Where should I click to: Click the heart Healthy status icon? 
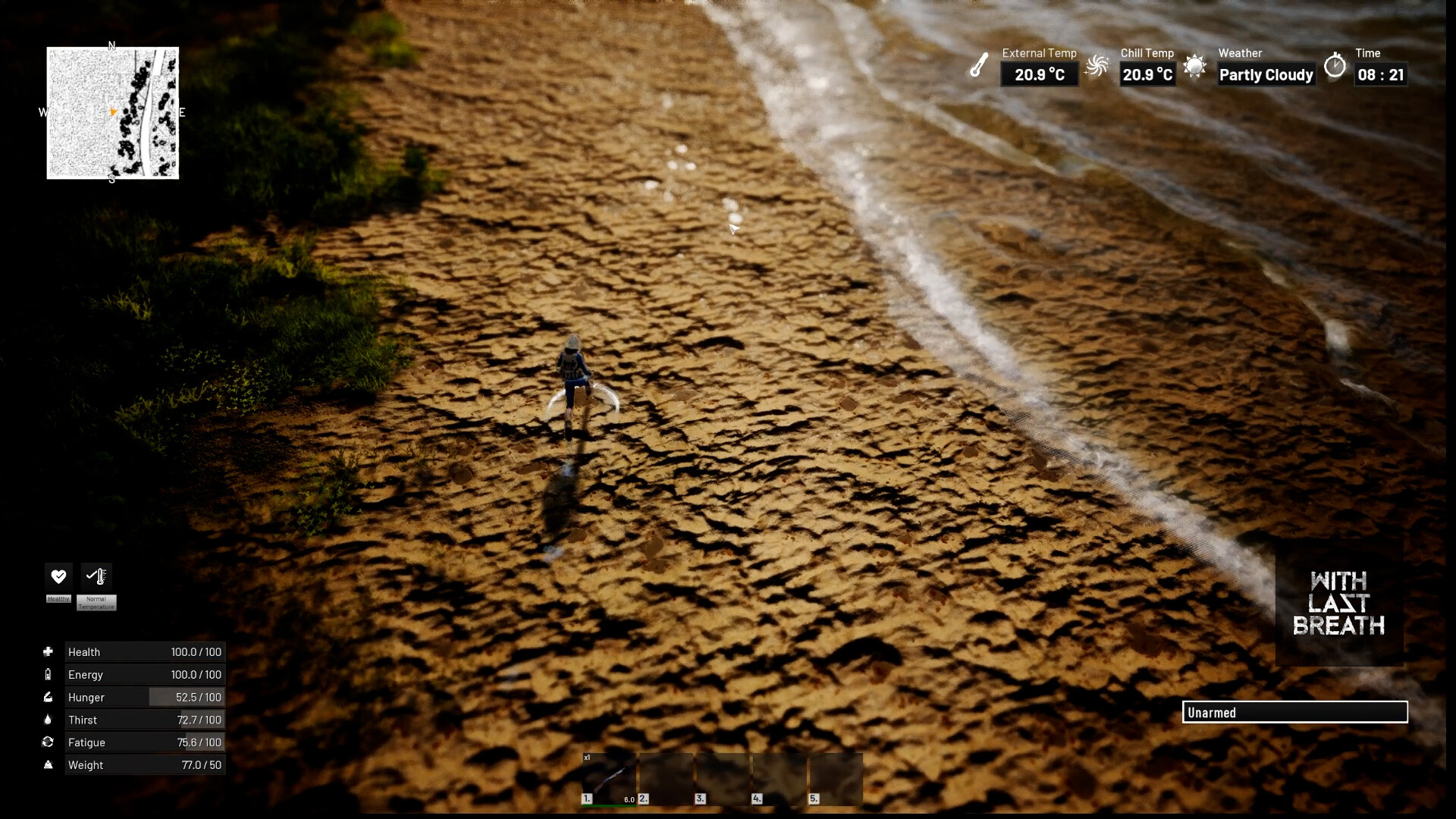point(58,576)
